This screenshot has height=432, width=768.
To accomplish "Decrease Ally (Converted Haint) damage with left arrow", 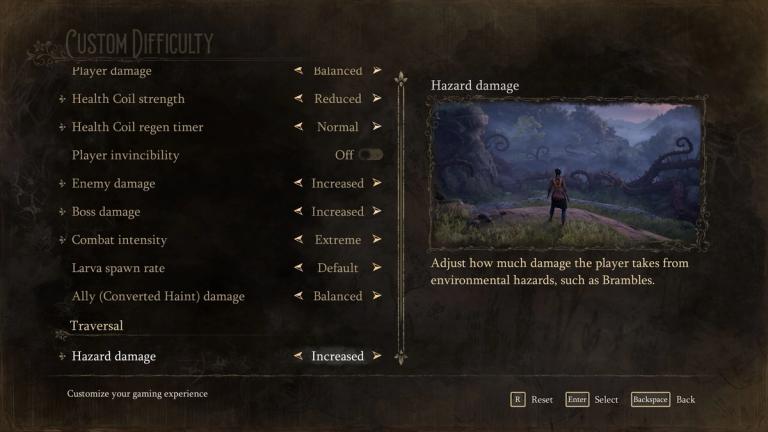I will click(299, 296).
